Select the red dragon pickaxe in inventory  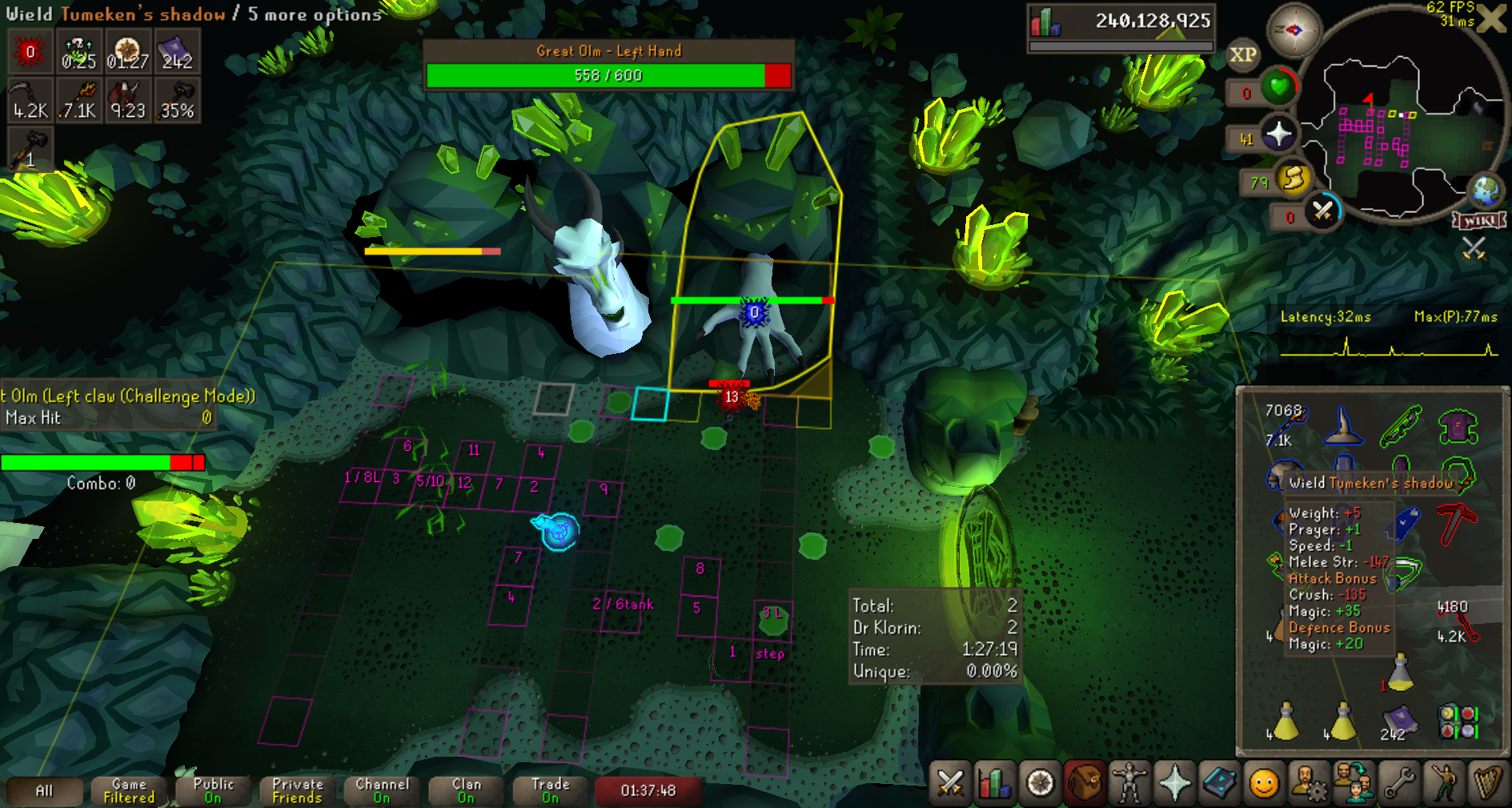(1458, 523)
